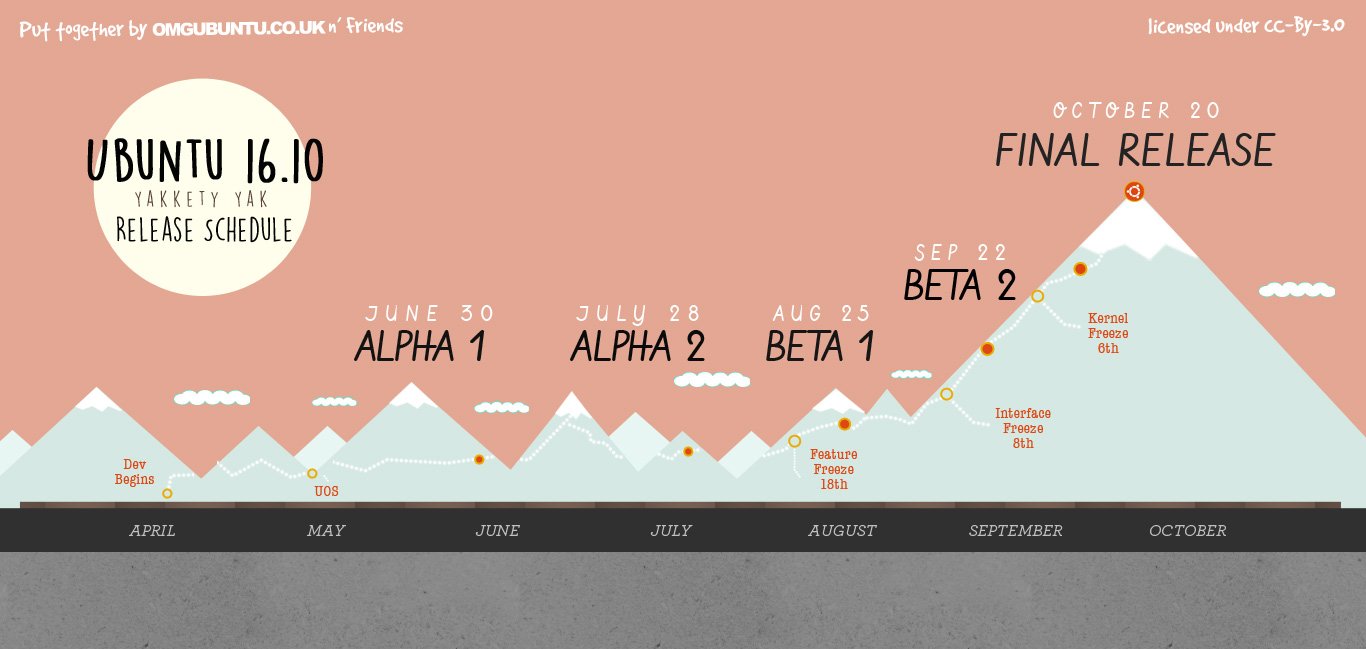Choose October on the month bar
The height and width of the screenshot is (649, 1366).
click(1188, 531)
